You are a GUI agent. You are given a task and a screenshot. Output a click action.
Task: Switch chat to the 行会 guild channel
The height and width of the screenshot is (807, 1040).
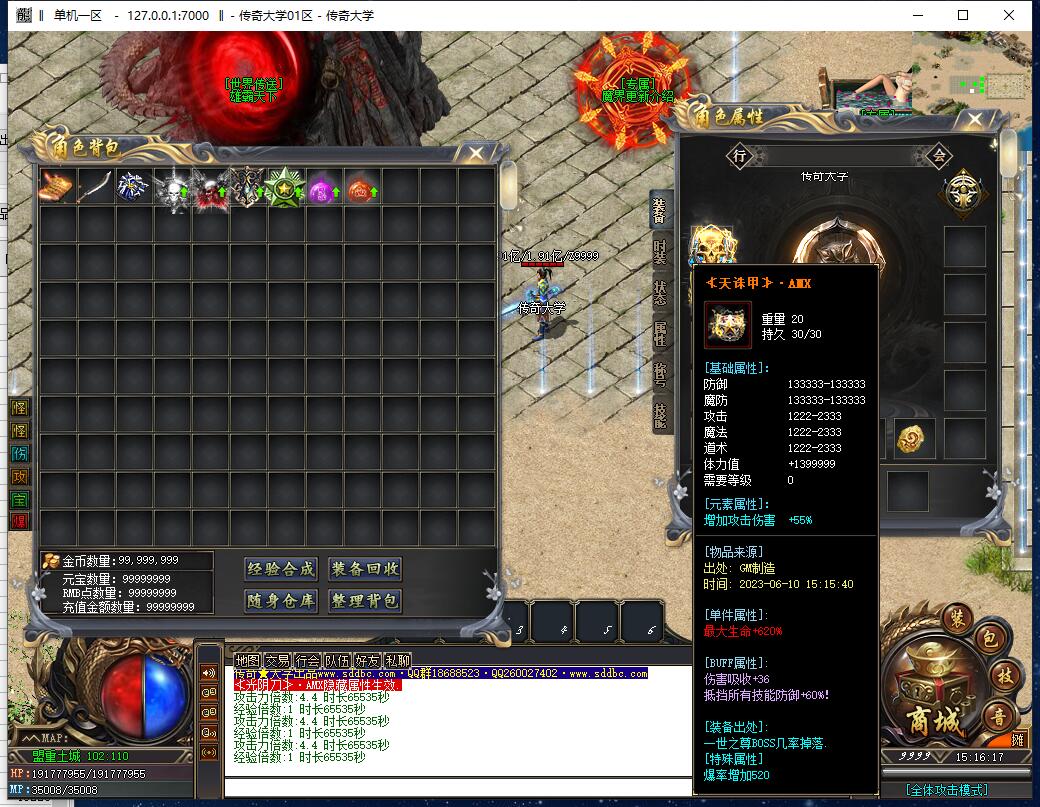click(307, 660)
